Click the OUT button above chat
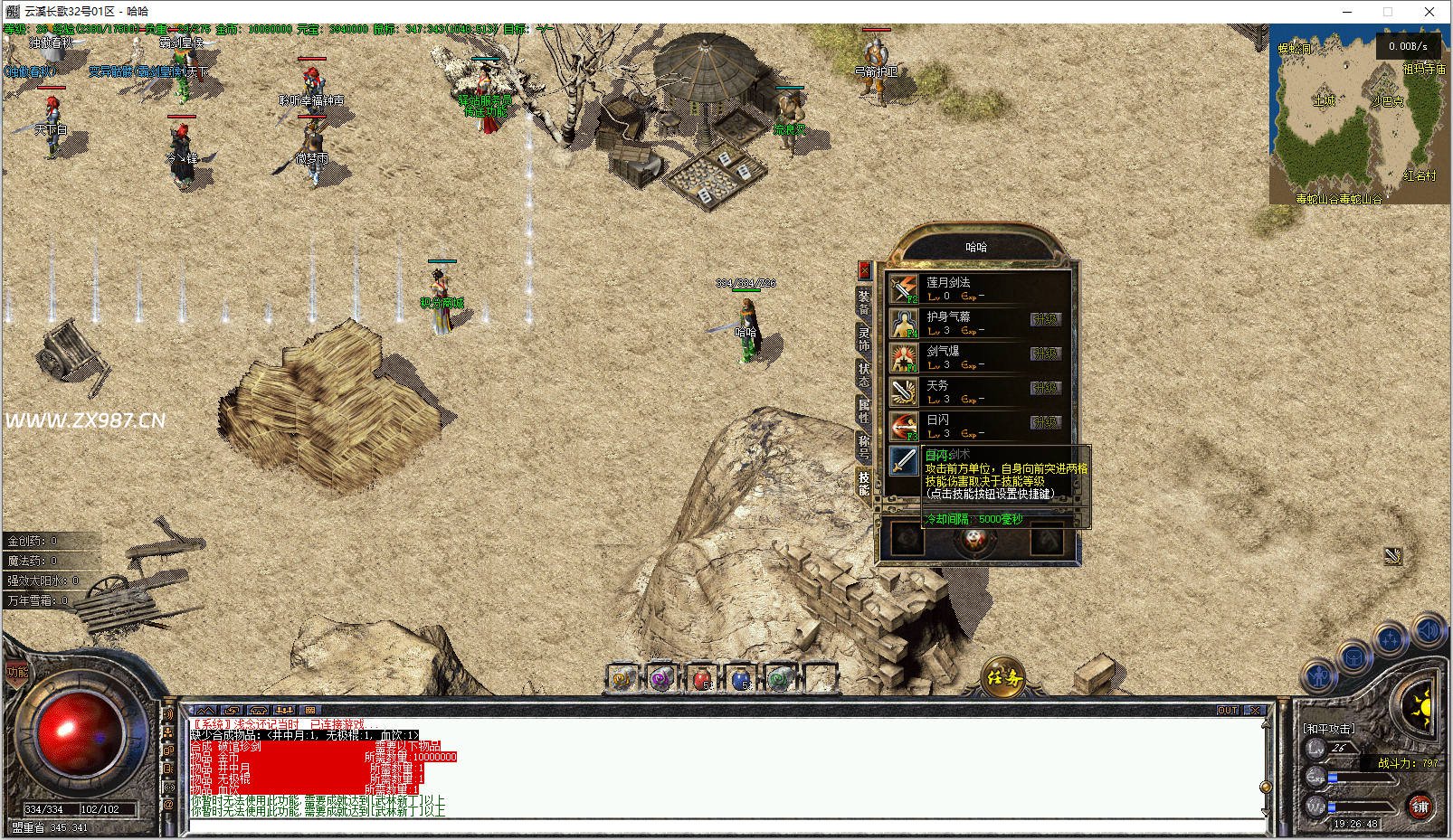This screenshot has height=840, width=1453. pyautogui.click(x=1228, y=711)
